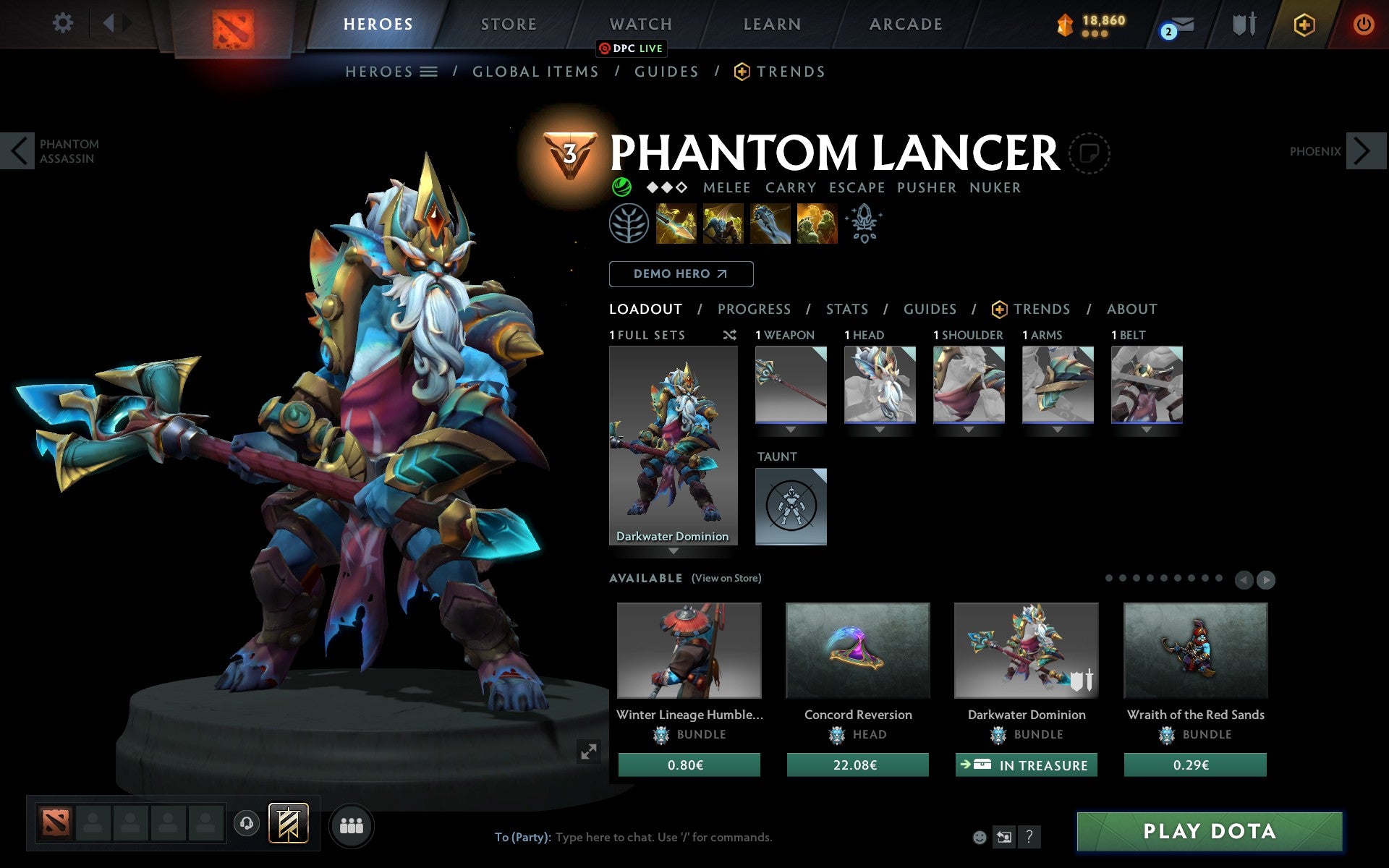Switch to the STATS tab
This screenshot has width=1389, height=868.
[x=846, y=309]
